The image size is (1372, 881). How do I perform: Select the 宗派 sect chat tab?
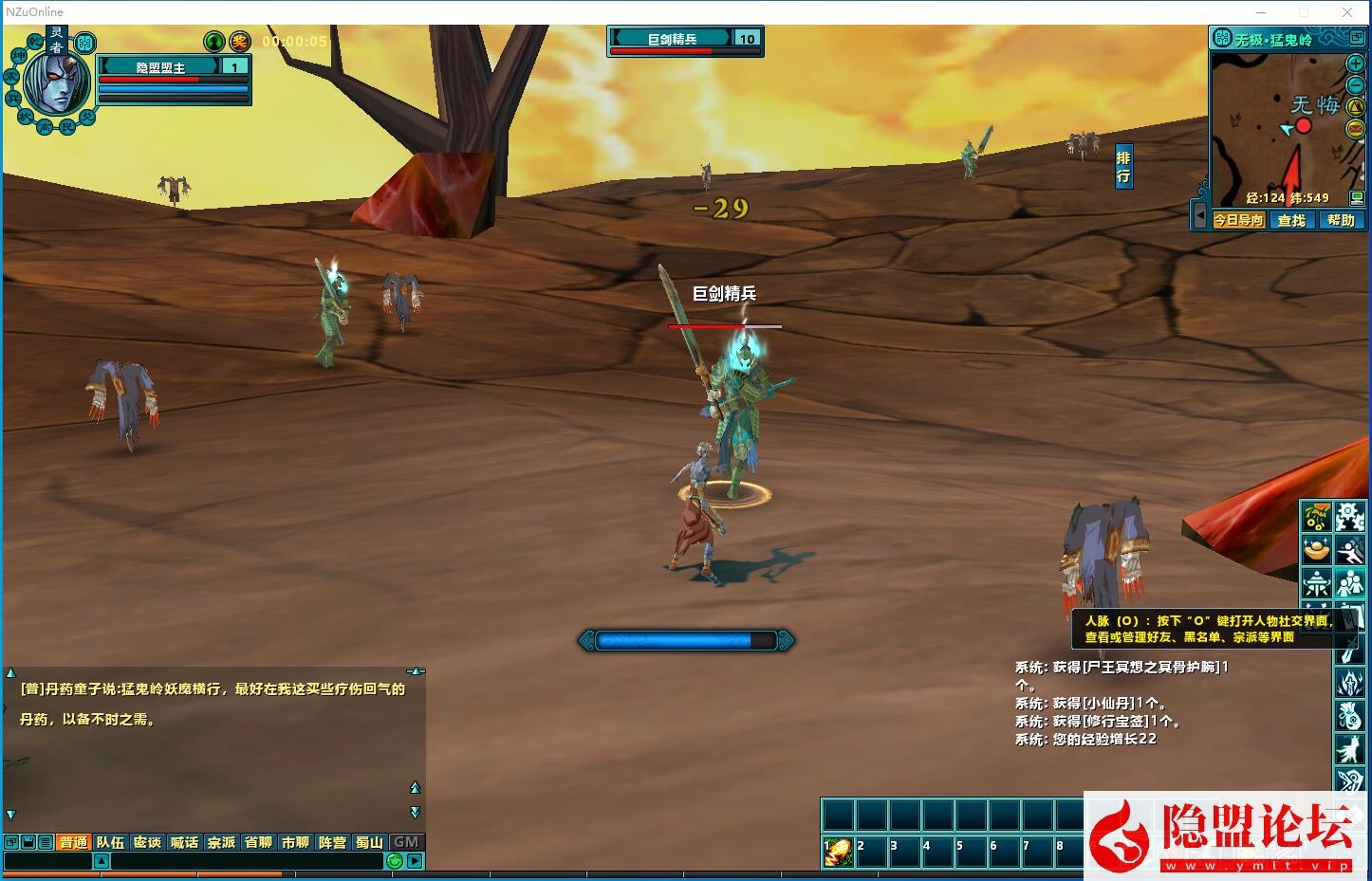(221, 842)
